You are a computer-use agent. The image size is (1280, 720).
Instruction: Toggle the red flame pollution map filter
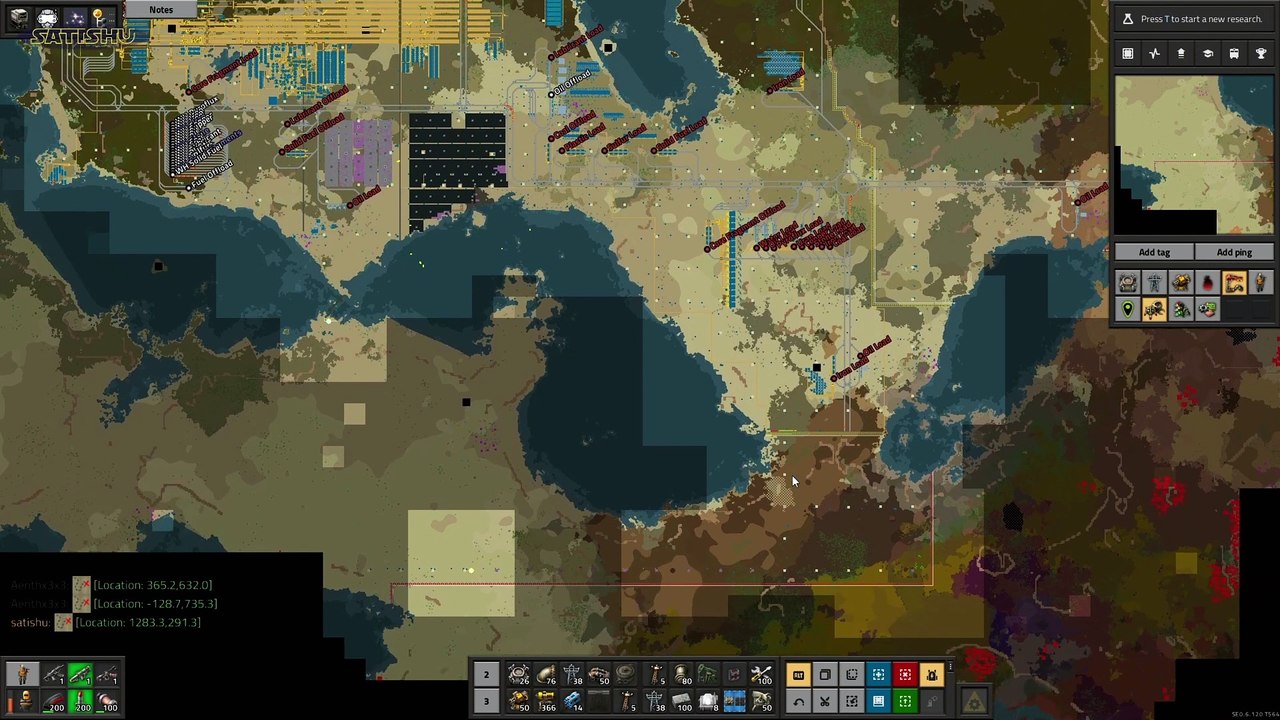(x=1207, y=284)
